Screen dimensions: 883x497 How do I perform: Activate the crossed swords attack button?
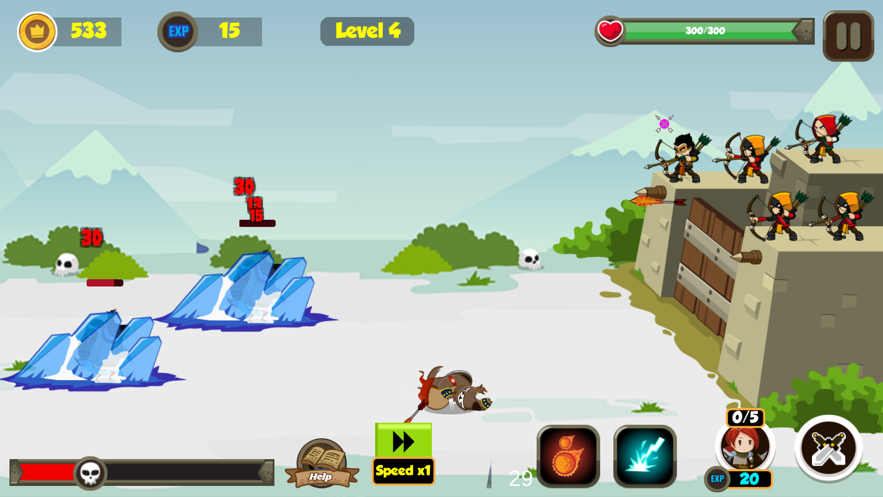pos(828,448)
